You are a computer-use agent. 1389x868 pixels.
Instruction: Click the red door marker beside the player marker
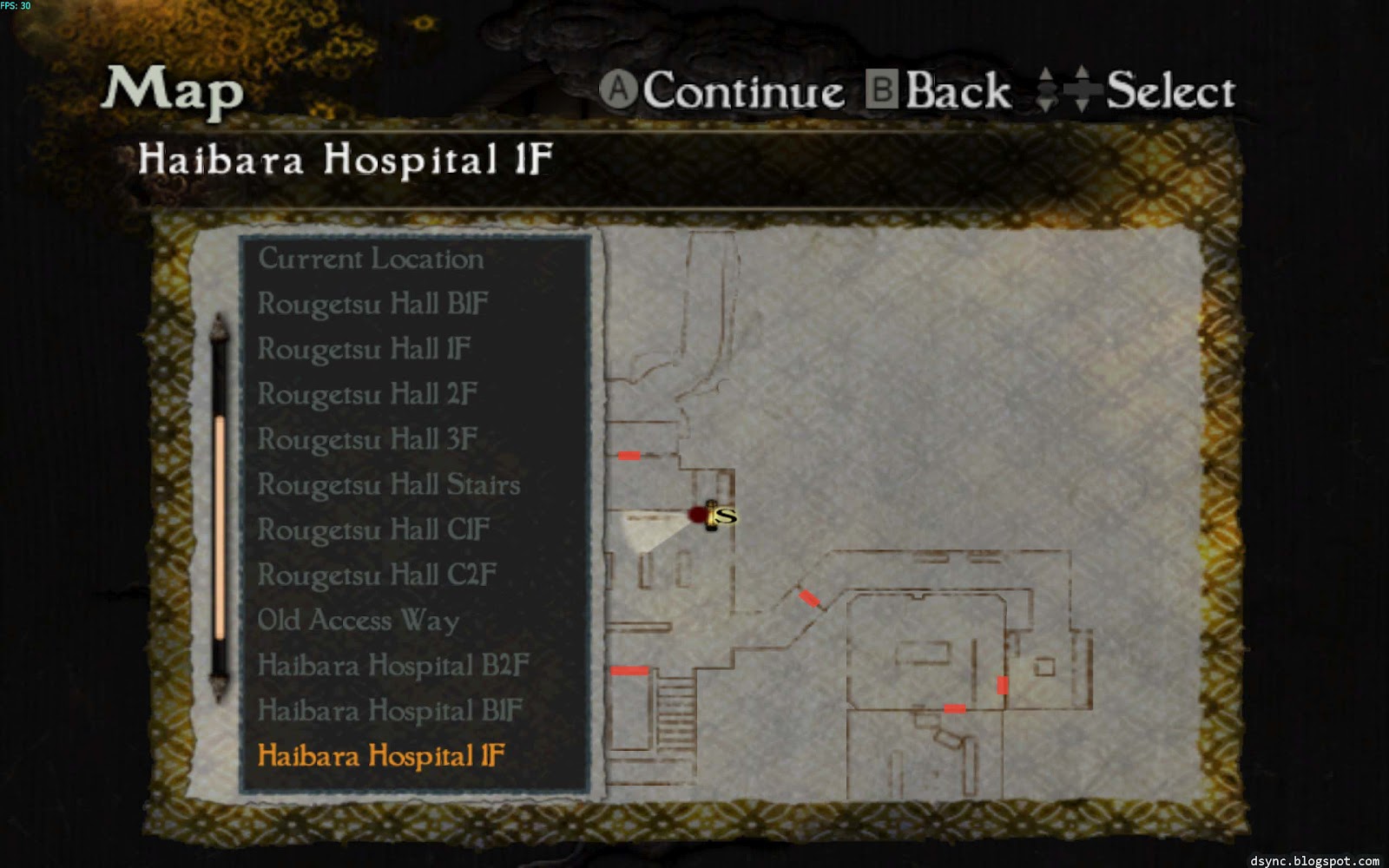697,514
